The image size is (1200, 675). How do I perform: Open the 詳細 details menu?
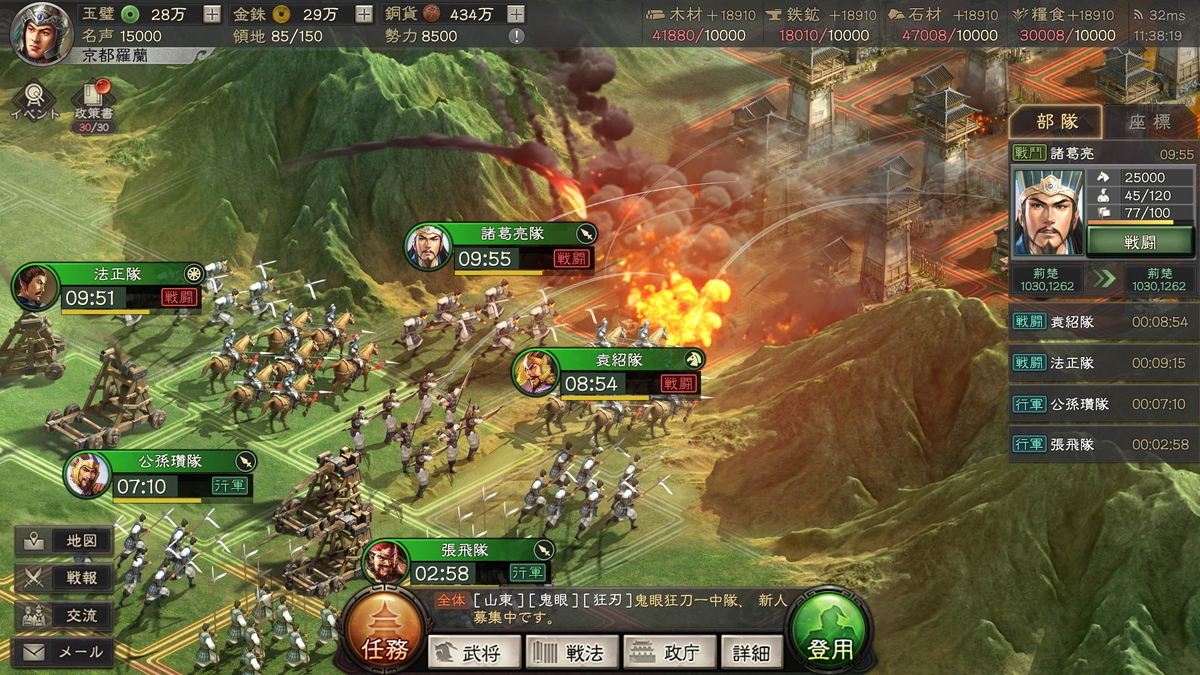coord(751,653)
